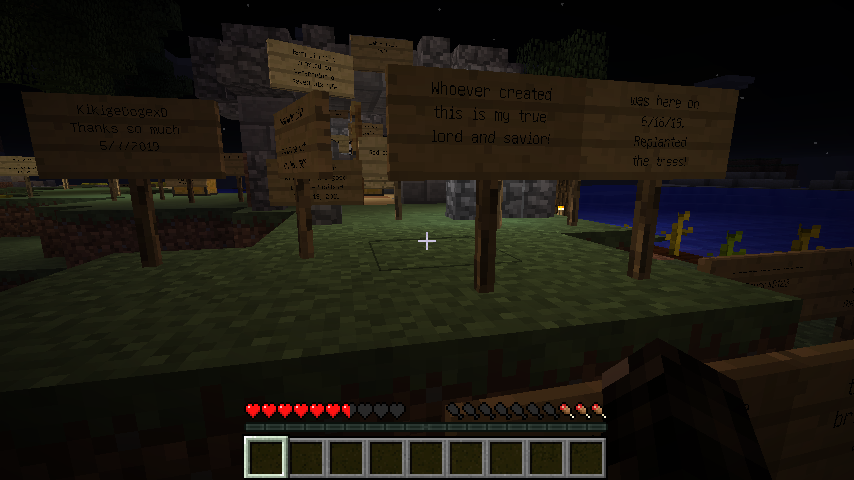The height and width of the screenshot is (480, 854).
Task: Select the last hotbar slot
Action: tap(586, 457)
